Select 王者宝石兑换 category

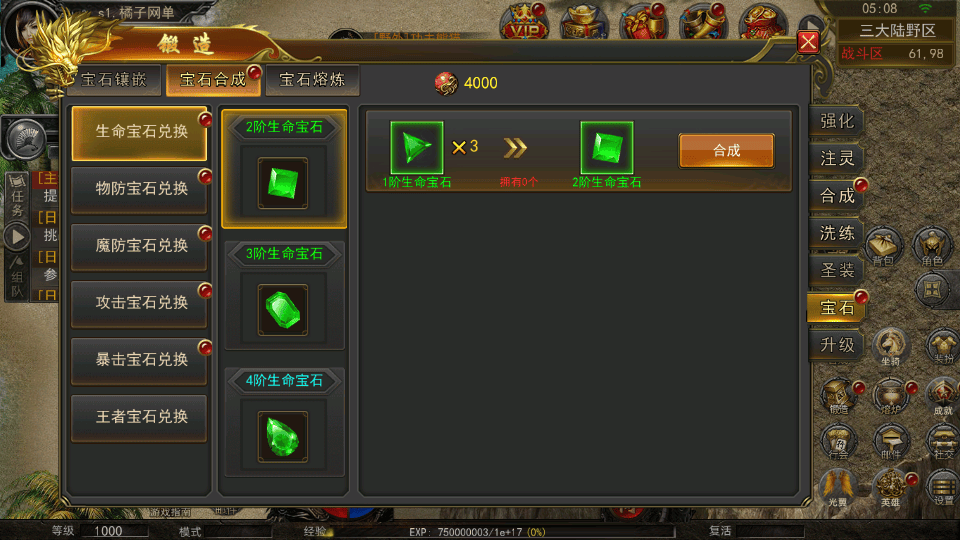[x=140, y=417]
